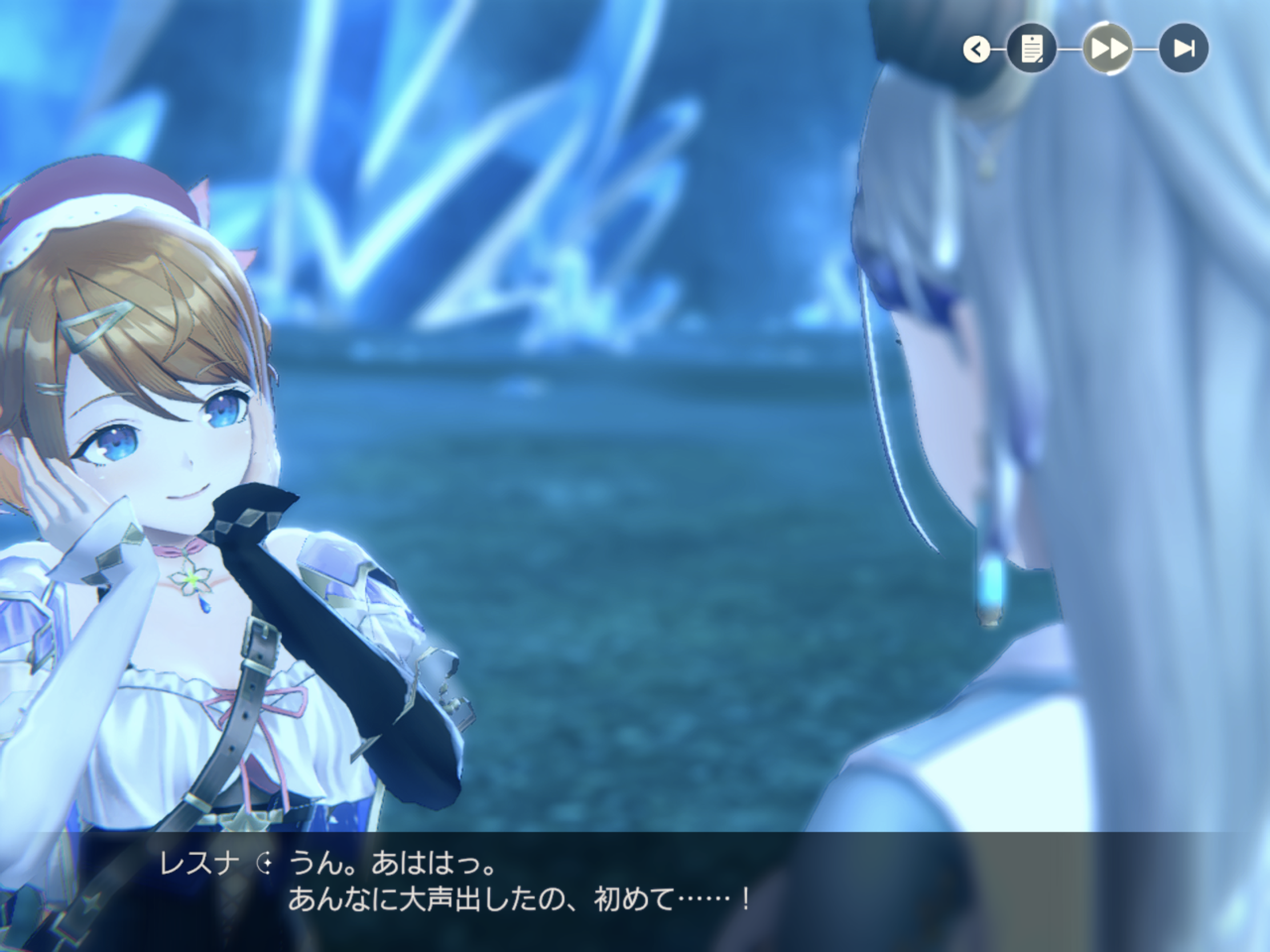Skip the cutscene
The height and width of the screenshot is (952, 1270).
click(1184, 49)
